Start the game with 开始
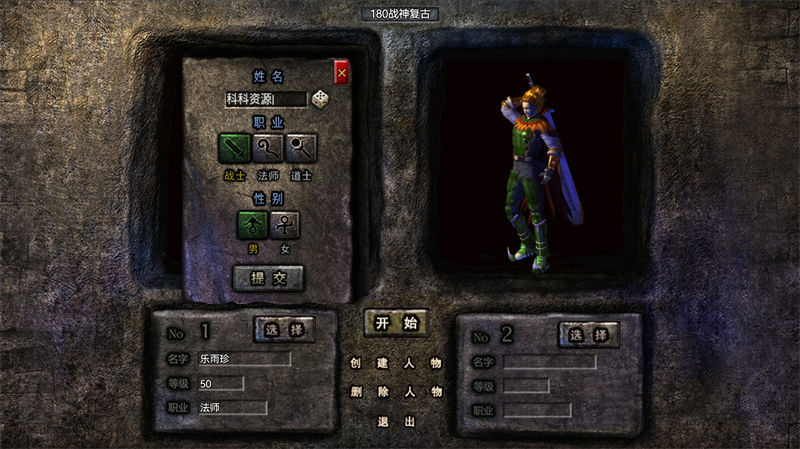Image resolution: width=800 pixels, height=449 pixels. (395, 323)
